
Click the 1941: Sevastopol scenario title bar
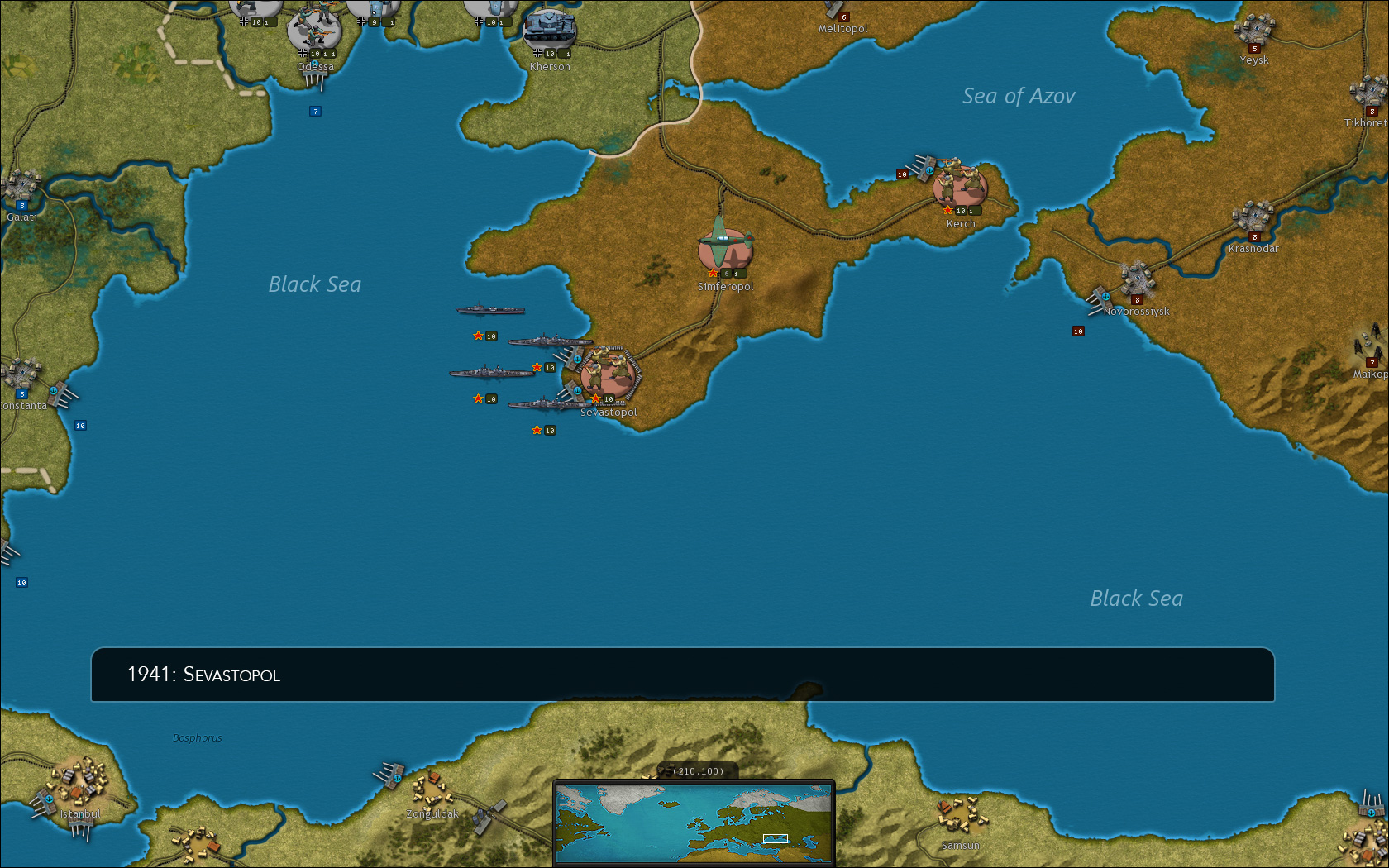click(686, 675)
